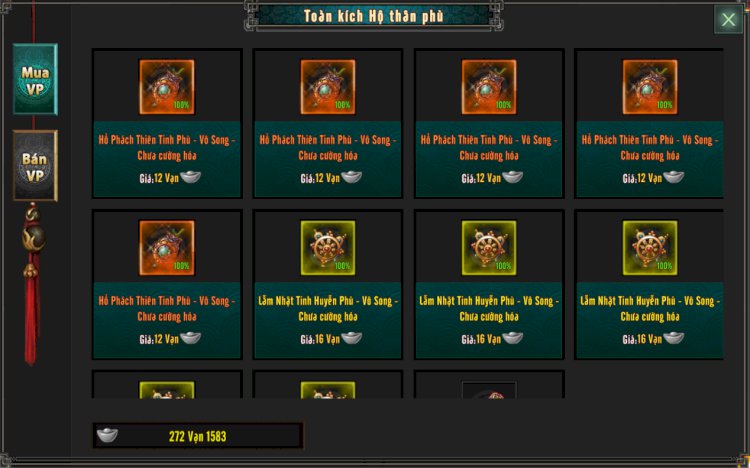Close the Hộ thân phù shop window
Screen dimensions: 750x468
pos(728,20)
